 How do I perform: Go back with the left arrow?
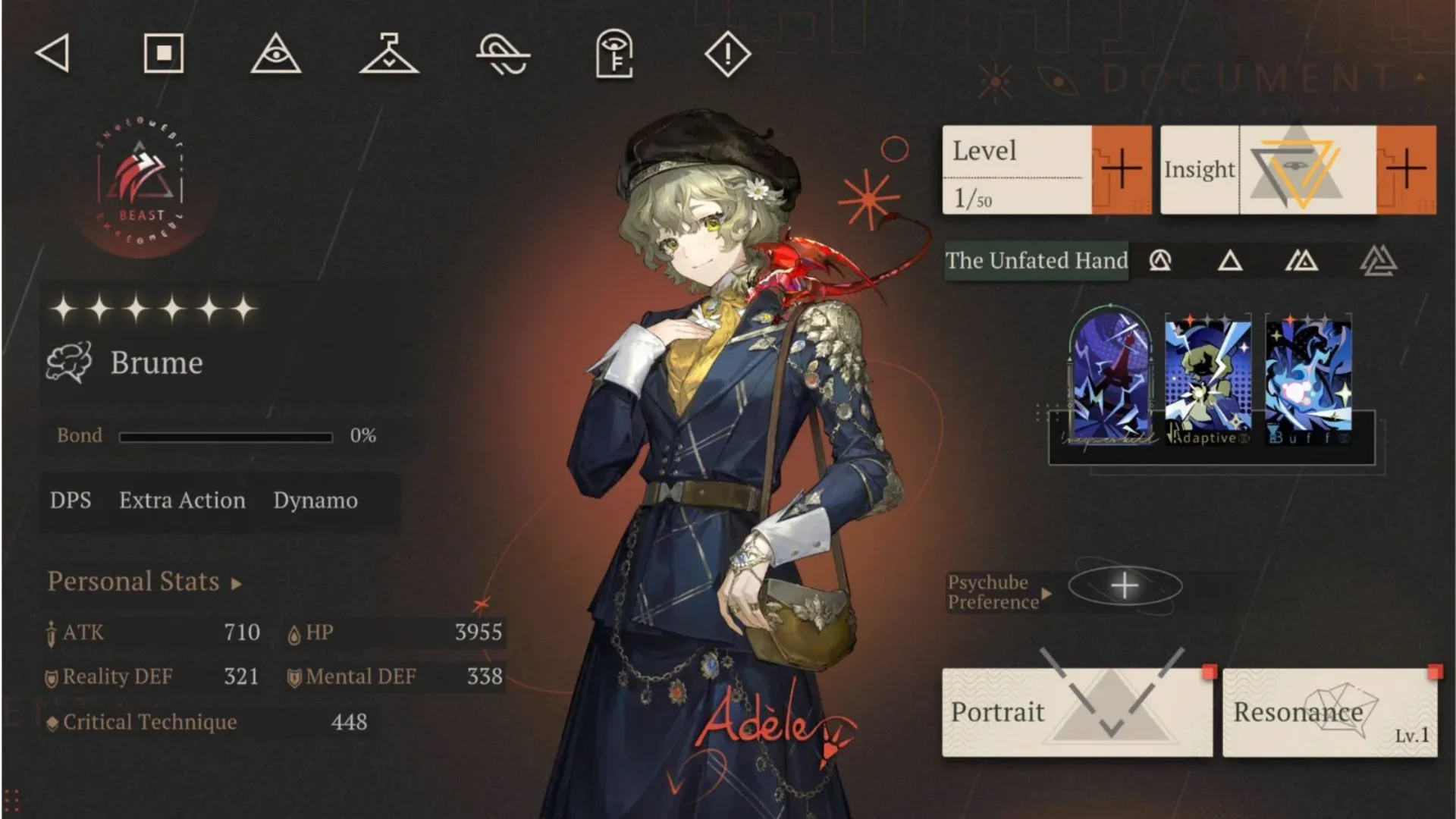[x=53, y=53]
